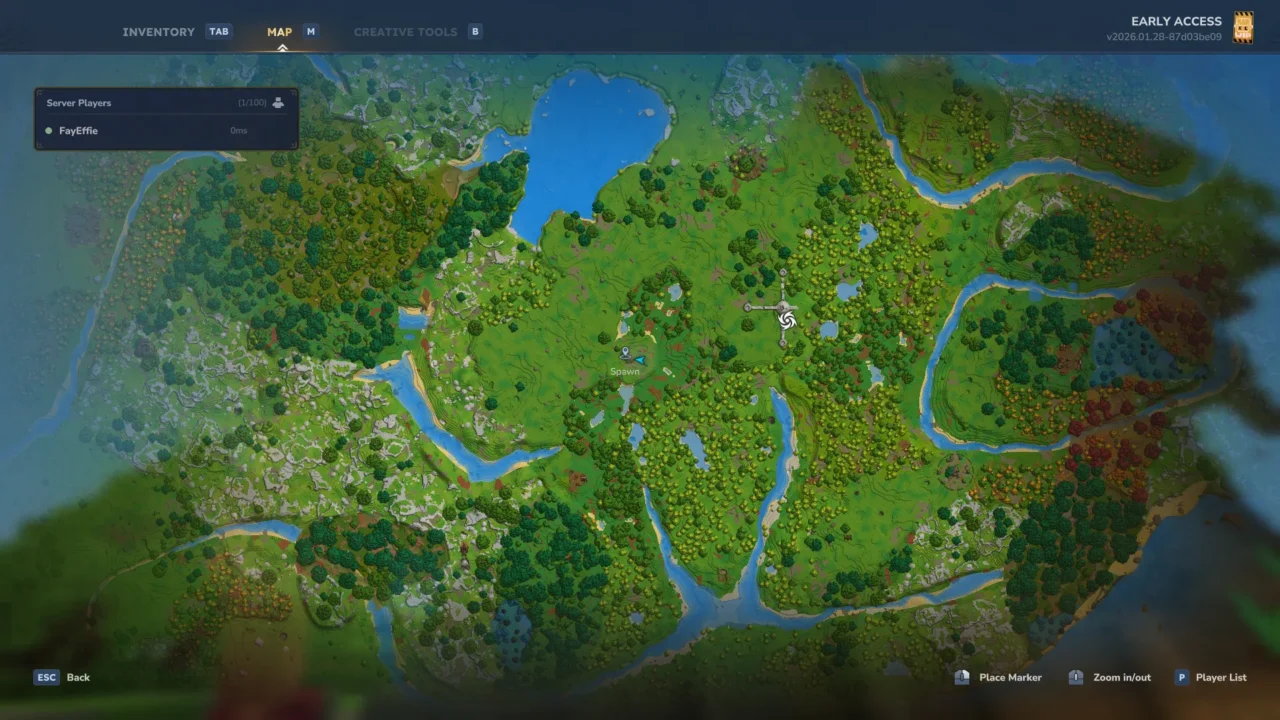Select the swirl portal marker on the map
1280x720 pixels.
(786, 319)
